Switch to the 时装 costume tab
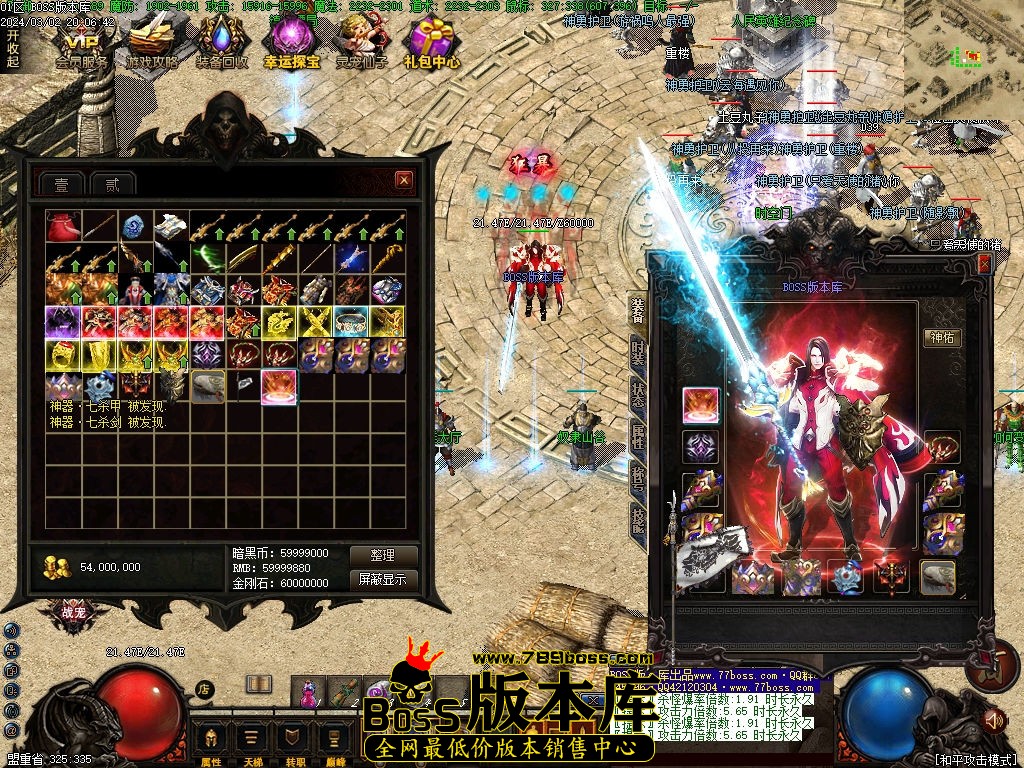Image resolution: width=1024 pixels, height=768 pixels. (637, 353)
